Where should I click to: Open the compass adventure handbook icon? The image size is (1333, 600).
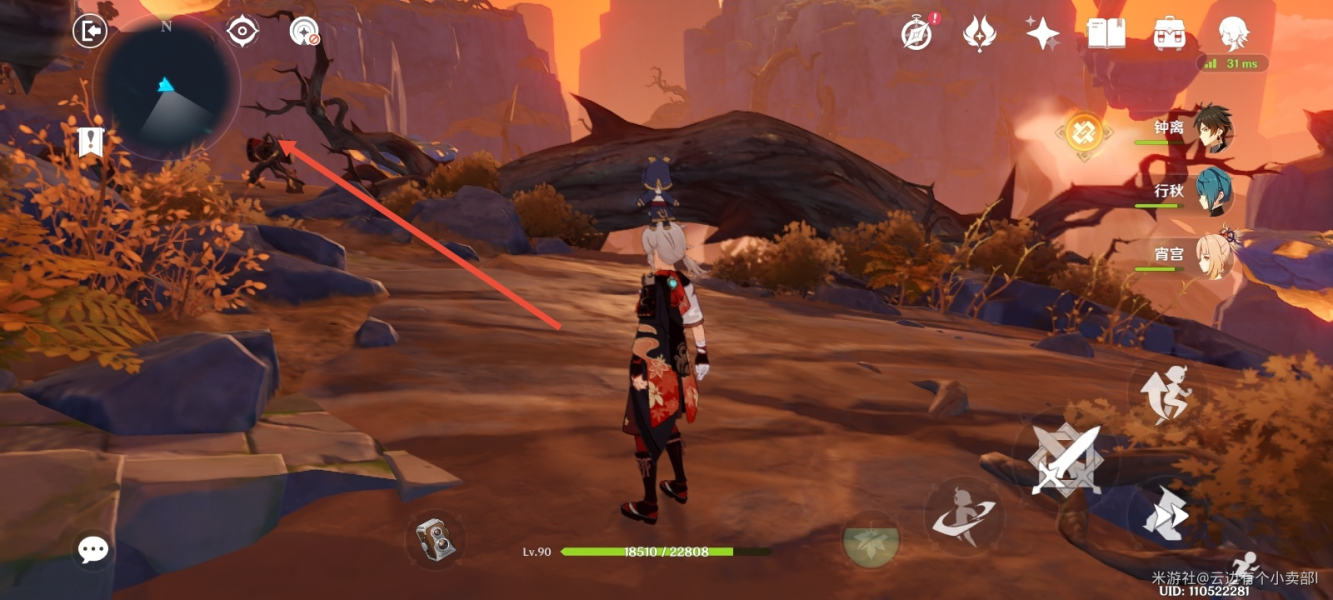point(917,34)
